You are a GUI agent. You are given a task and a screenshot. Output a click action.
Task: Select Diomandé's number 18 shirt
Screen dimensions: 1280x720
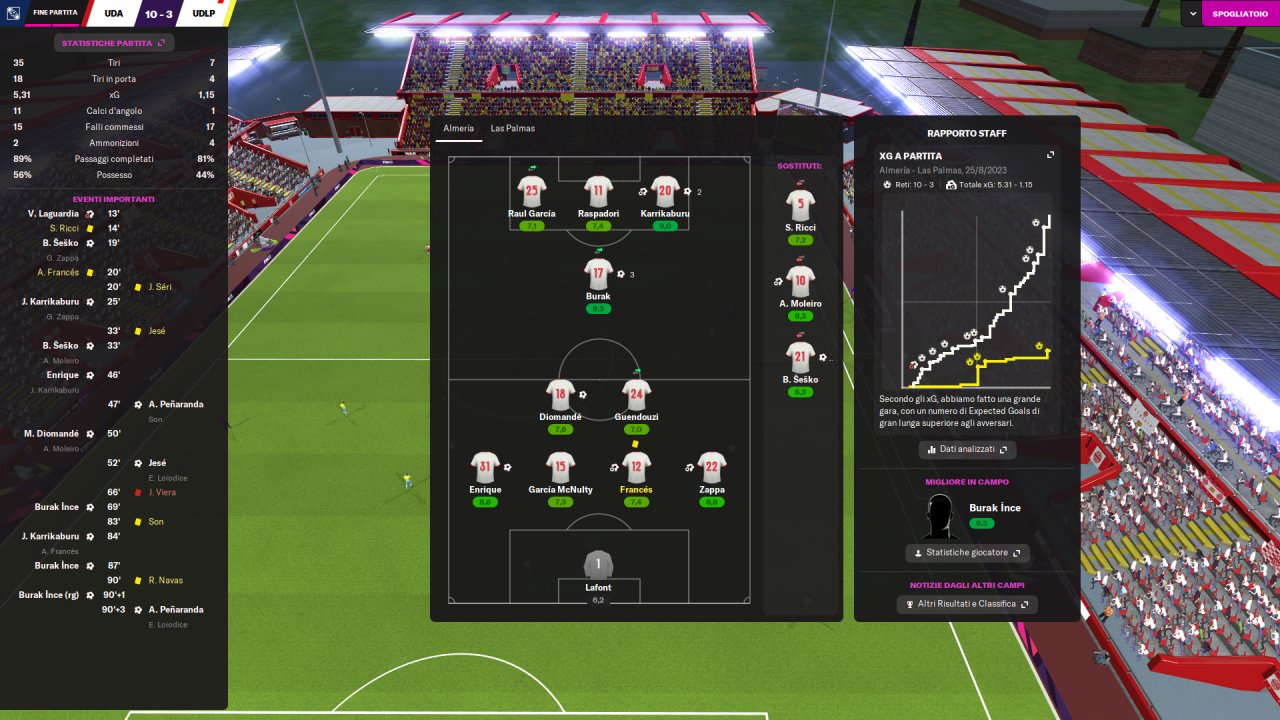[560, 393]
